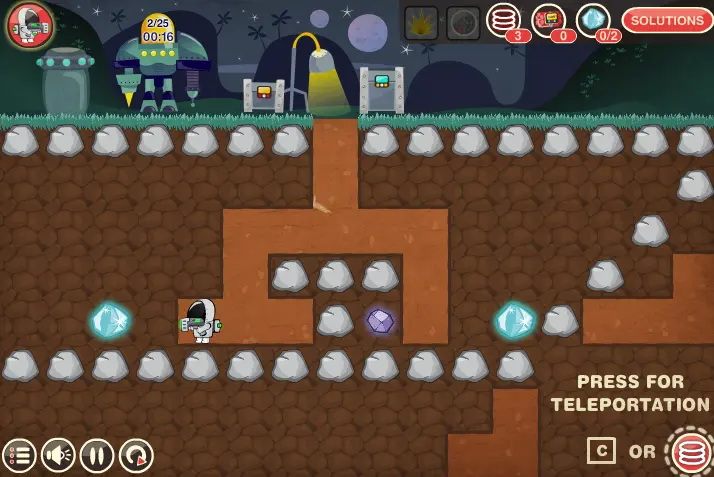
Task: Select the teleport coil icon showing 3
Action: click(x=504, y=20)
